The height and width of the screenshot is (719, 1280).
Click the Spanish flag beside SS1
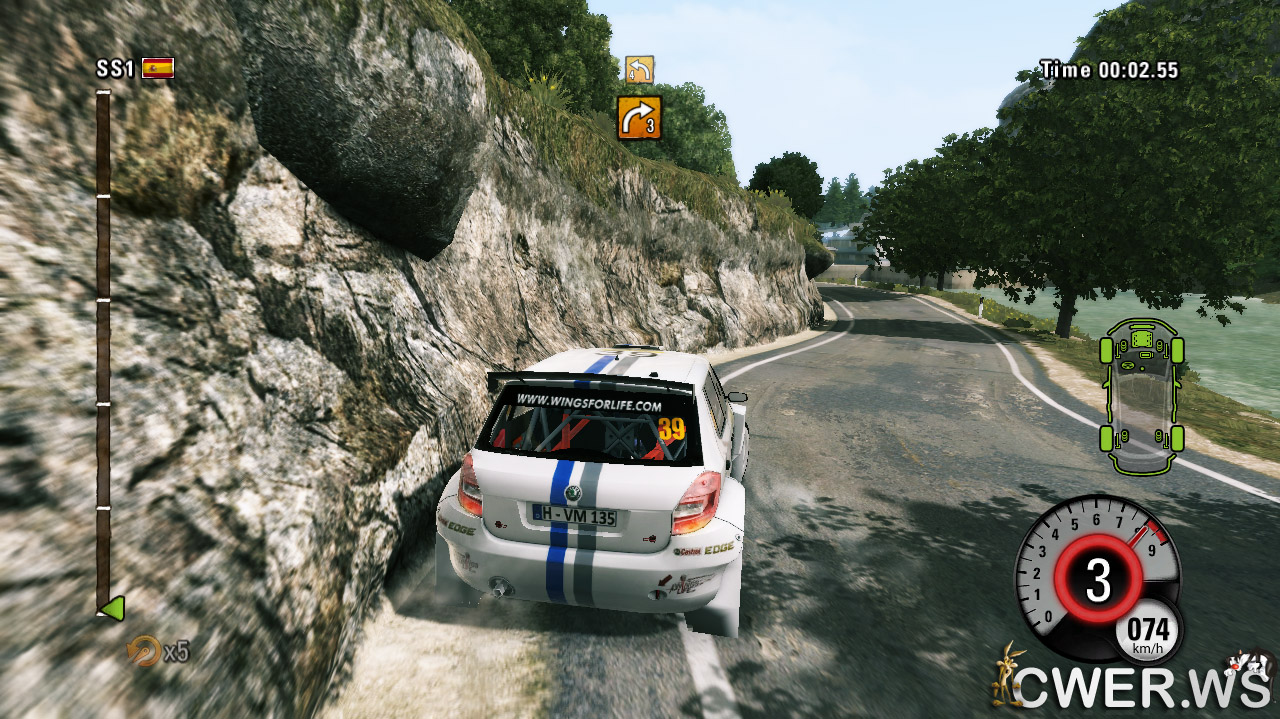[x=158, y=68]
